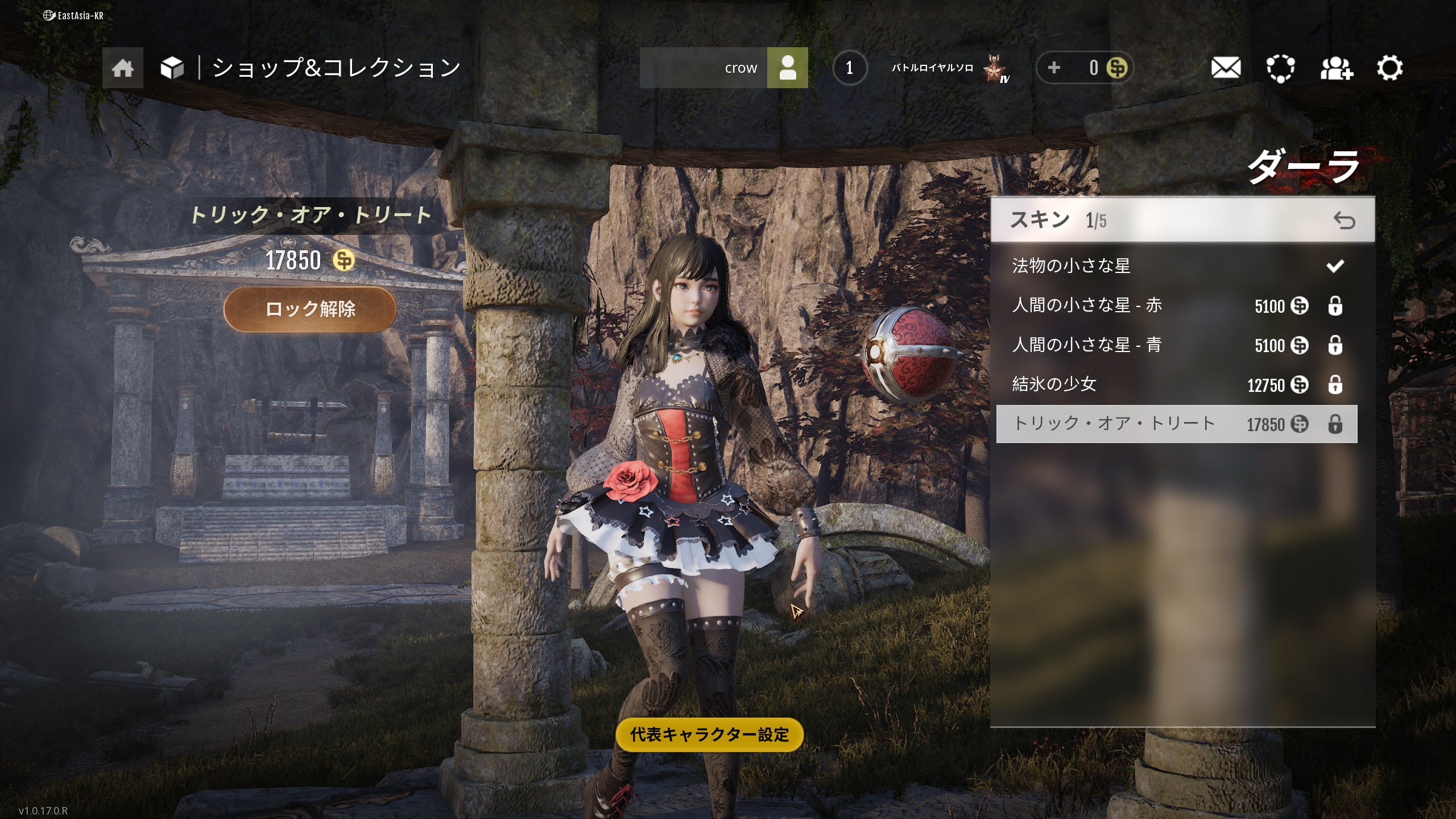The image size is (1456, 819).
Task: Click the add friend icon
Action: click(x=1336, y=68)
